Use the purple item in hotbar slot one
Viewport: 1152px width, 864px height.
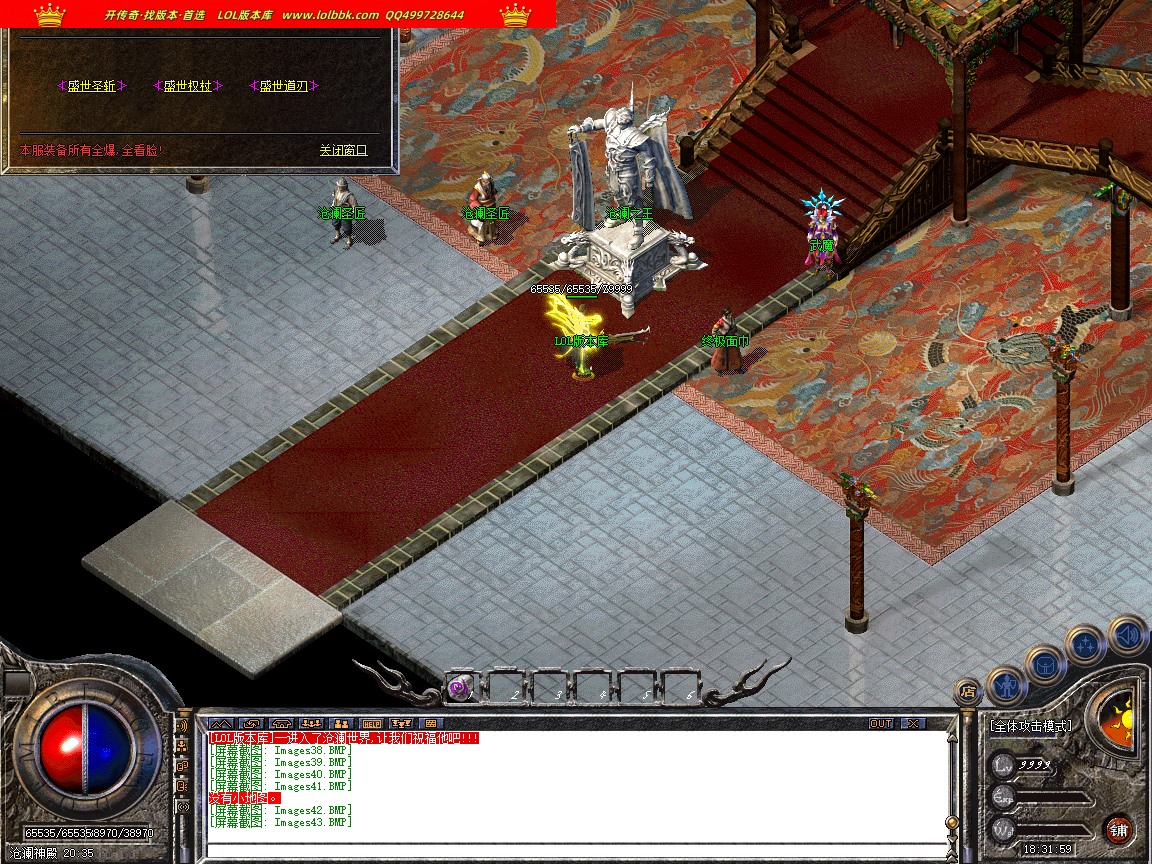(x=460, y=687)
